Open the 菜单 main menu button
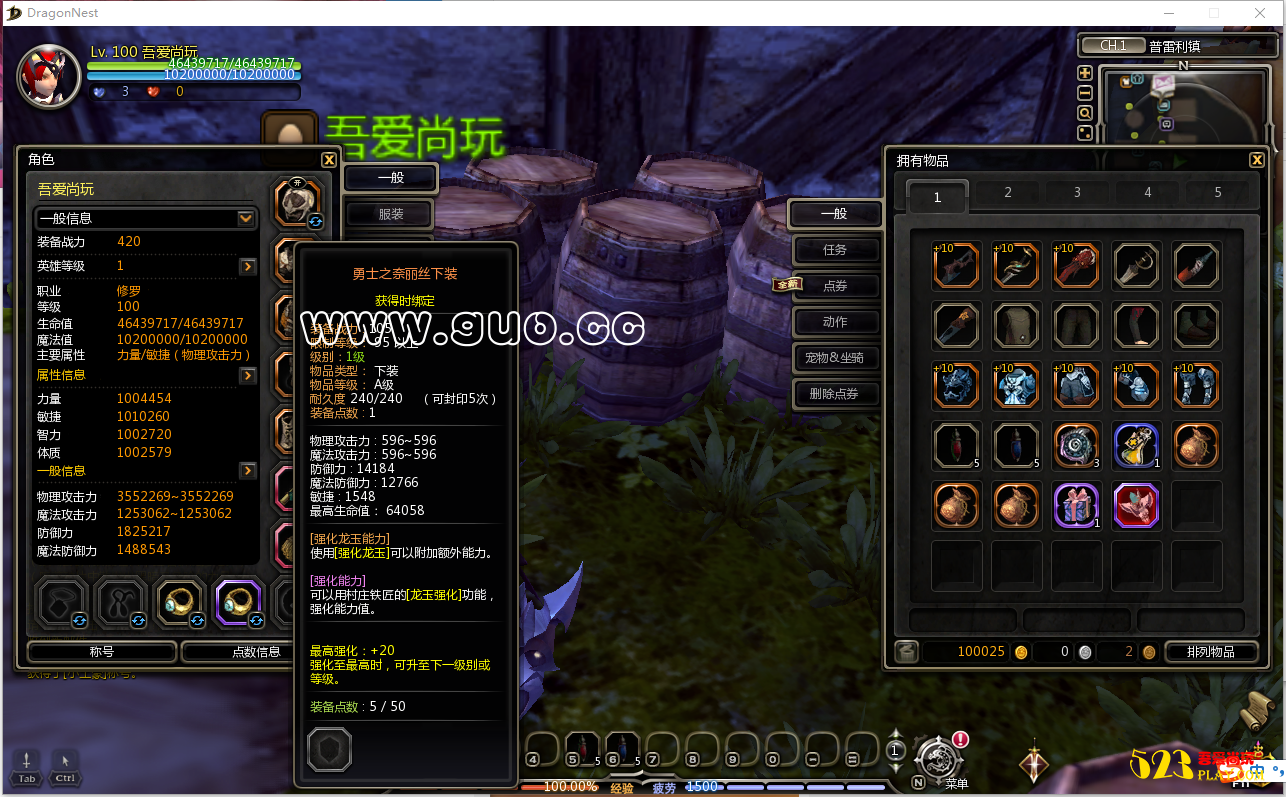This screenshot has height=797, width=1286. point(940,762)
